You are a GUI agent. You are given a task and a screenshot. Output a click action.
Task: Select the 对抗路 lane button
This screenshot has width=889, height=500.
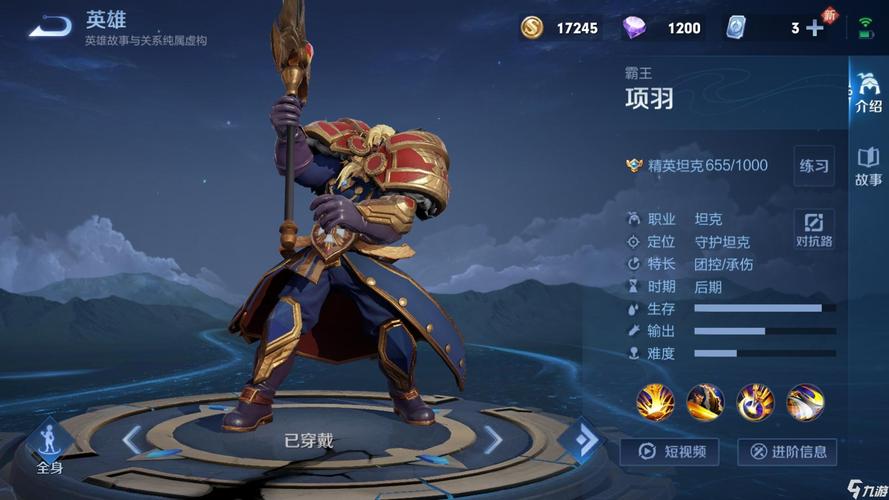tap(814, 229)
